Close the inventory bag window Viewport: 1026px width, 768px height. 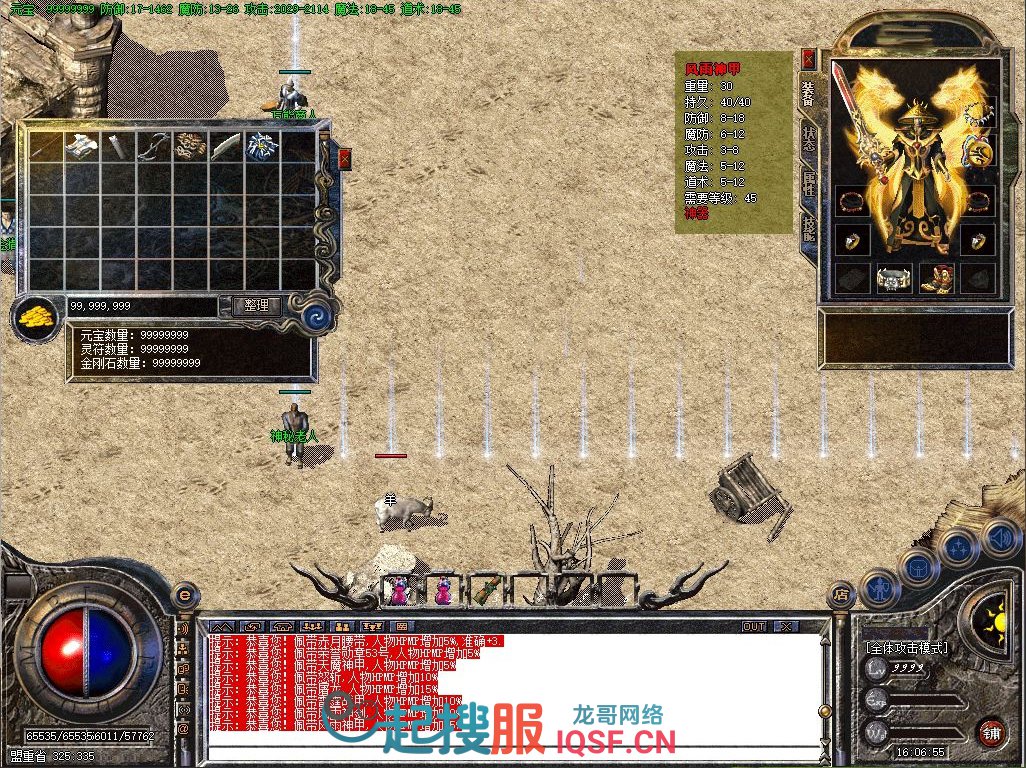344,159
